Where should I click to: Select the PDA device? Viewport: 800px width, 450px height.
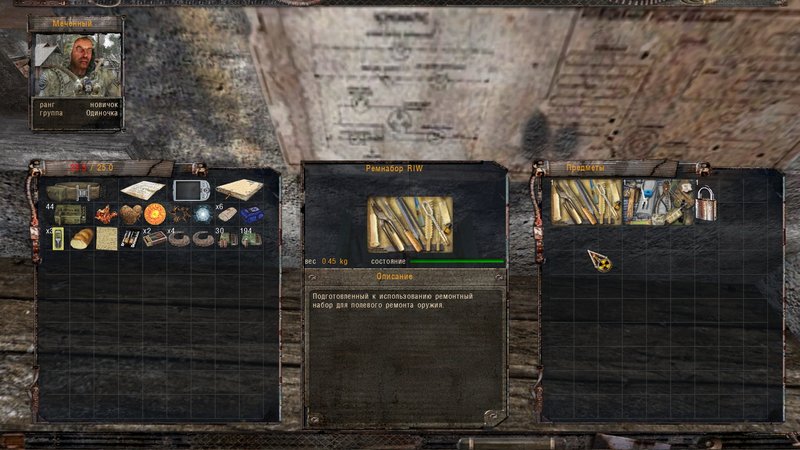[x=190, y=190]
